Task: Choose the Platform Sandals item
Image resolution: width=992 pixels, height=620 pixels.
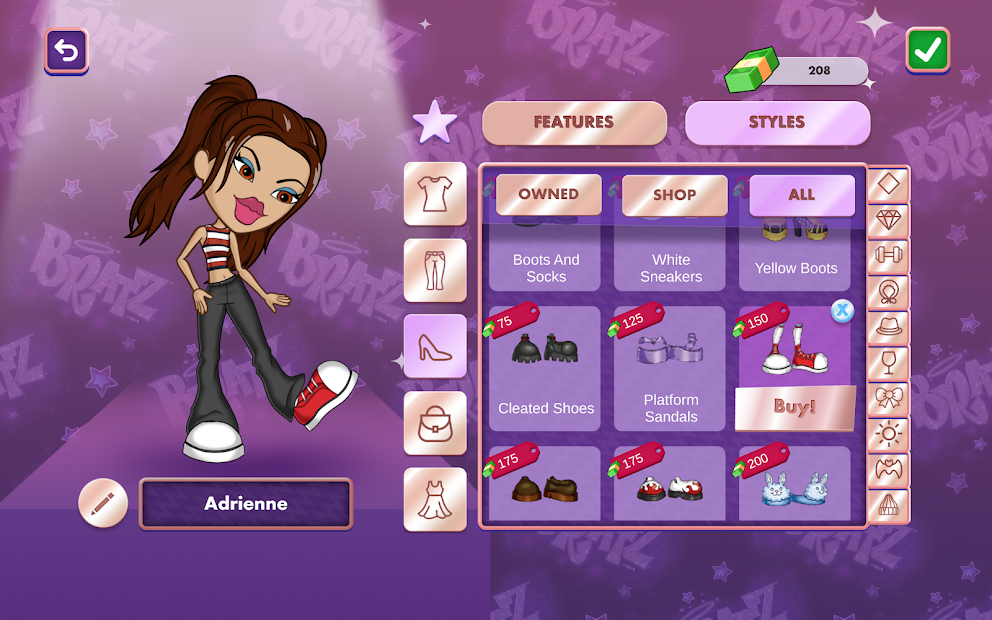Action: [x=671, y=368]
